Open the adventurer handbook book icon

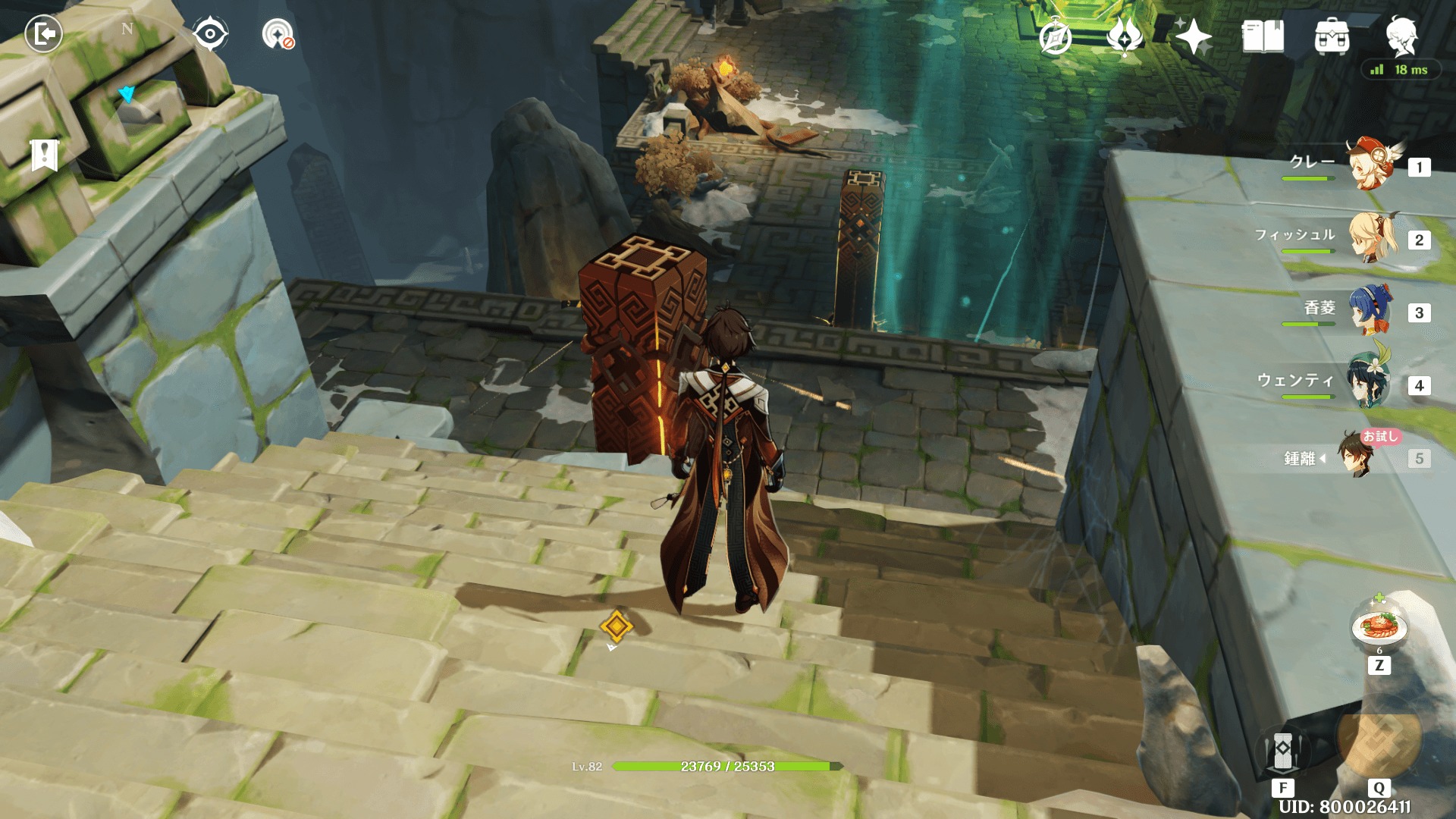1263,36
